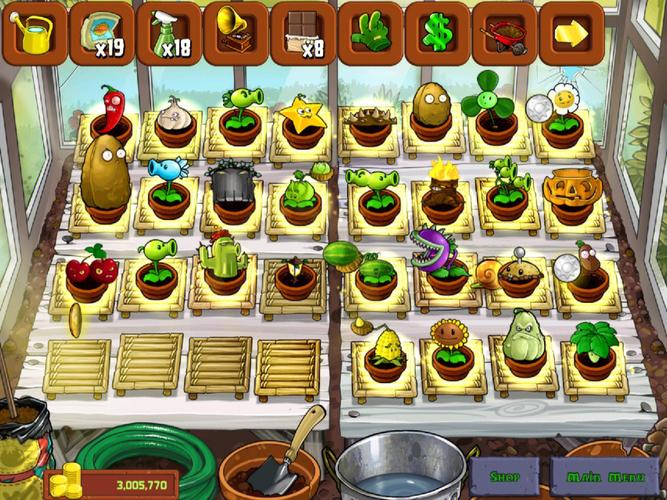Select the Cherry Bomb plant
This screenshot has height=500, width=667.
click(x=88, y=270)
